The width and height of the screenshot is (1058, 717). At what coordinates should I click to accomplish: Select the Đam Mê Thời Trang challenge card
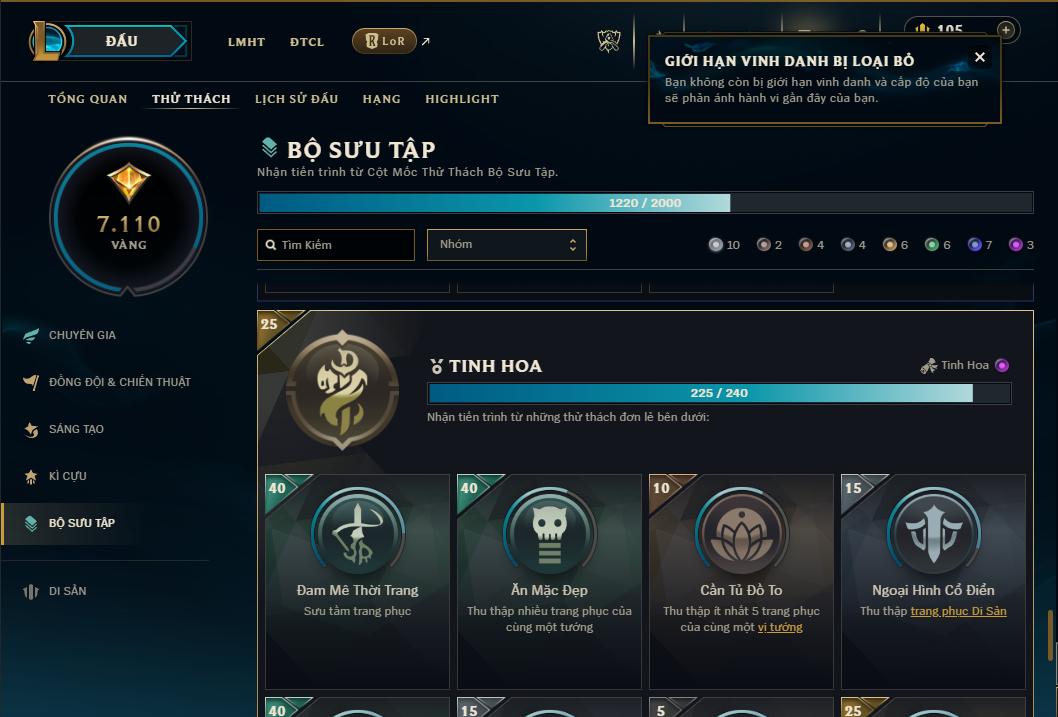357,580
